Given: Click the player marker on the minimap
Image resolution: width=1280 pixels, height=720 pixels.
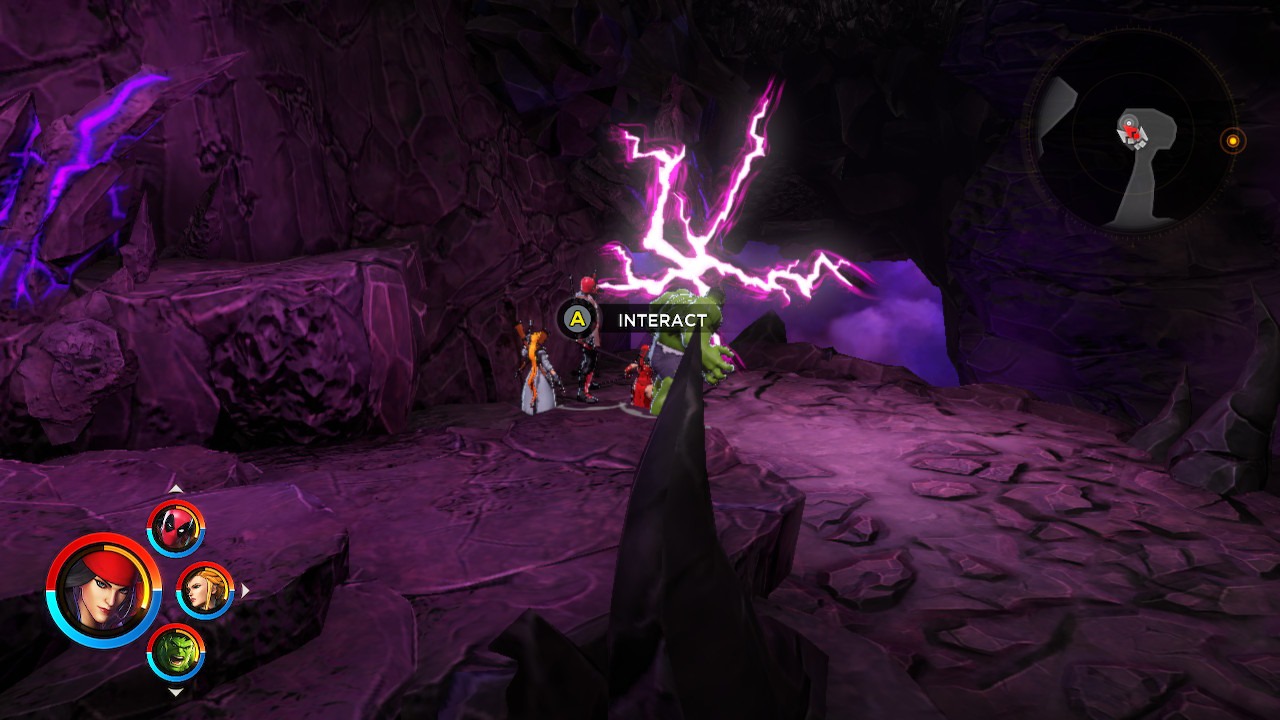Looking at the screenshot, I should (x=1128, y=130).
